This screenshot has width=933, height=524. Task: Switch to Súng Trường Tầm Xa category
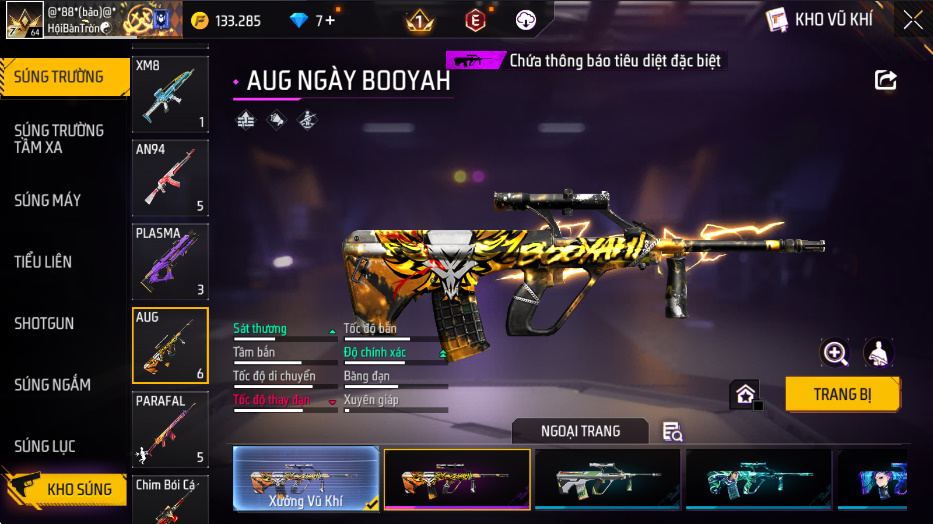[58, 139]
